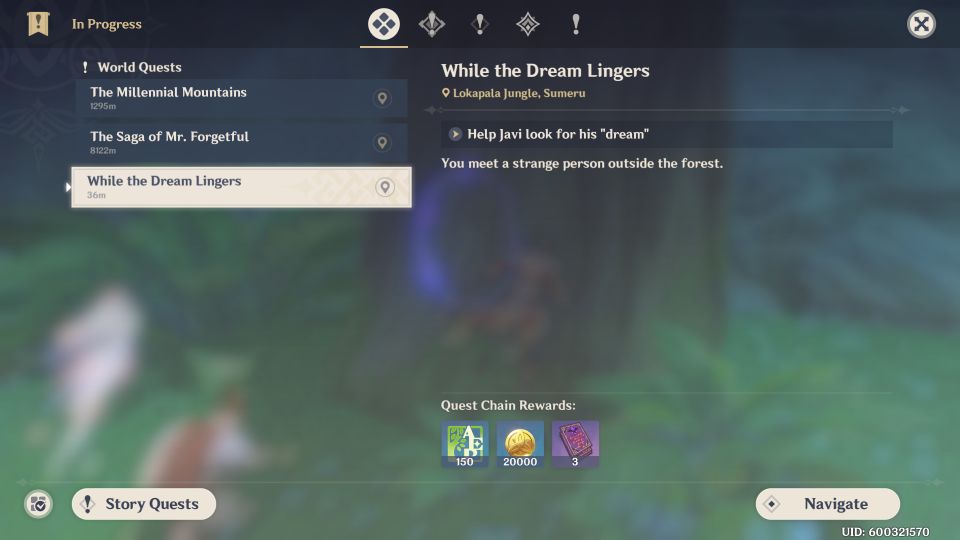The image size is (960, 540).
Task: Switch to the third quest category tab
Action: 480,24
